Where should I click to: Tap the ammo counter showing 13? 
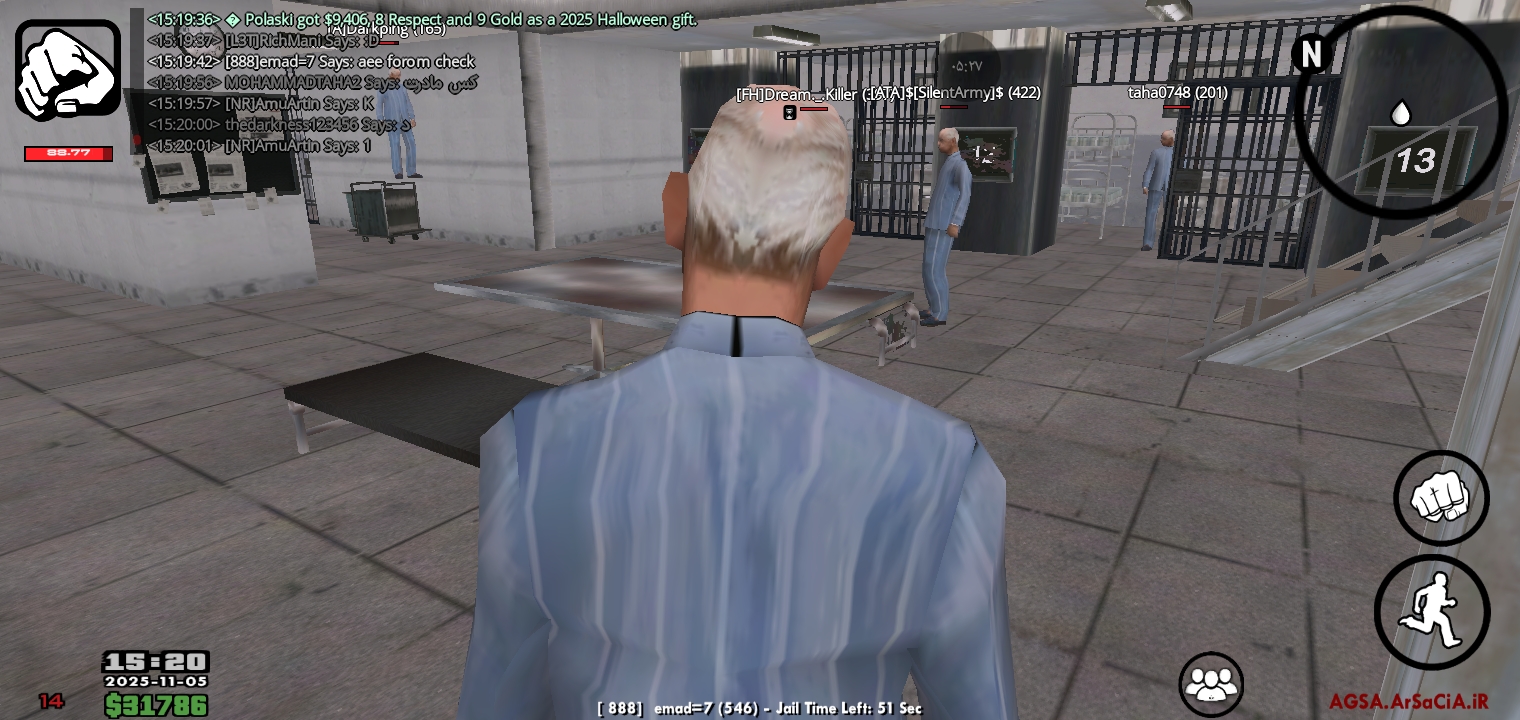pos(1419,161)
